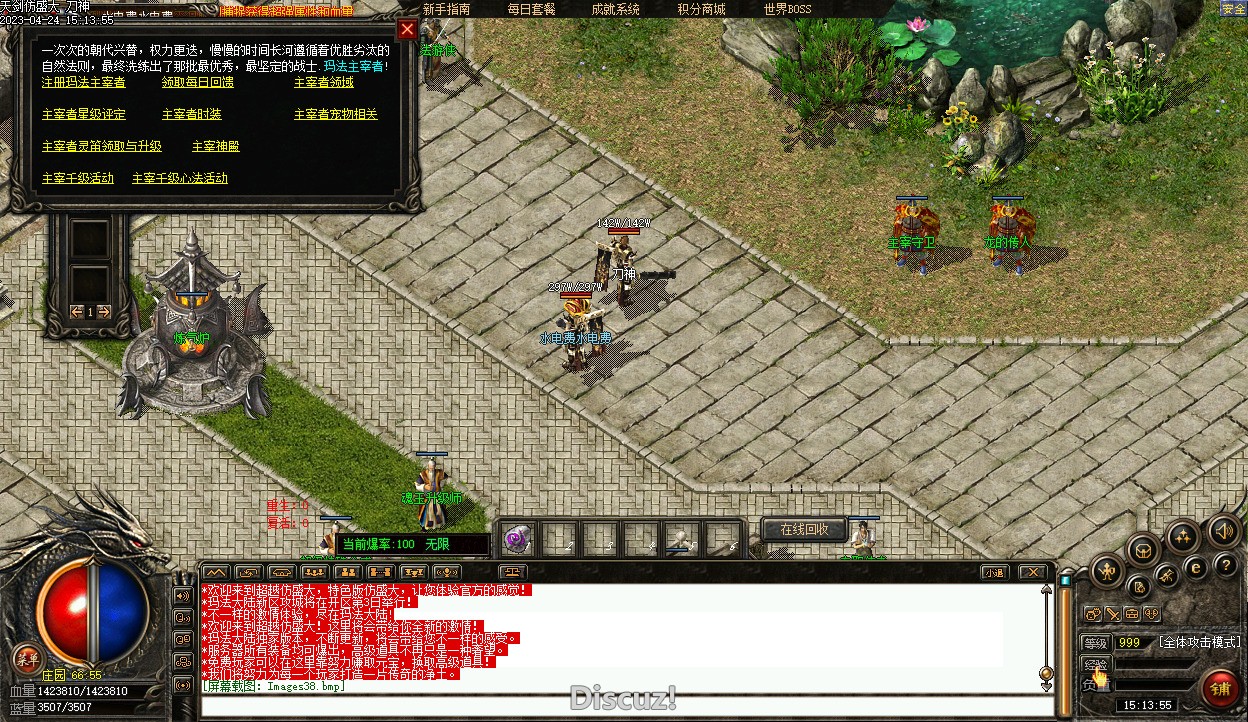Open the red 铺 shop button
The width and height of the screenshot is (1248, 722).
[1220, 688]
